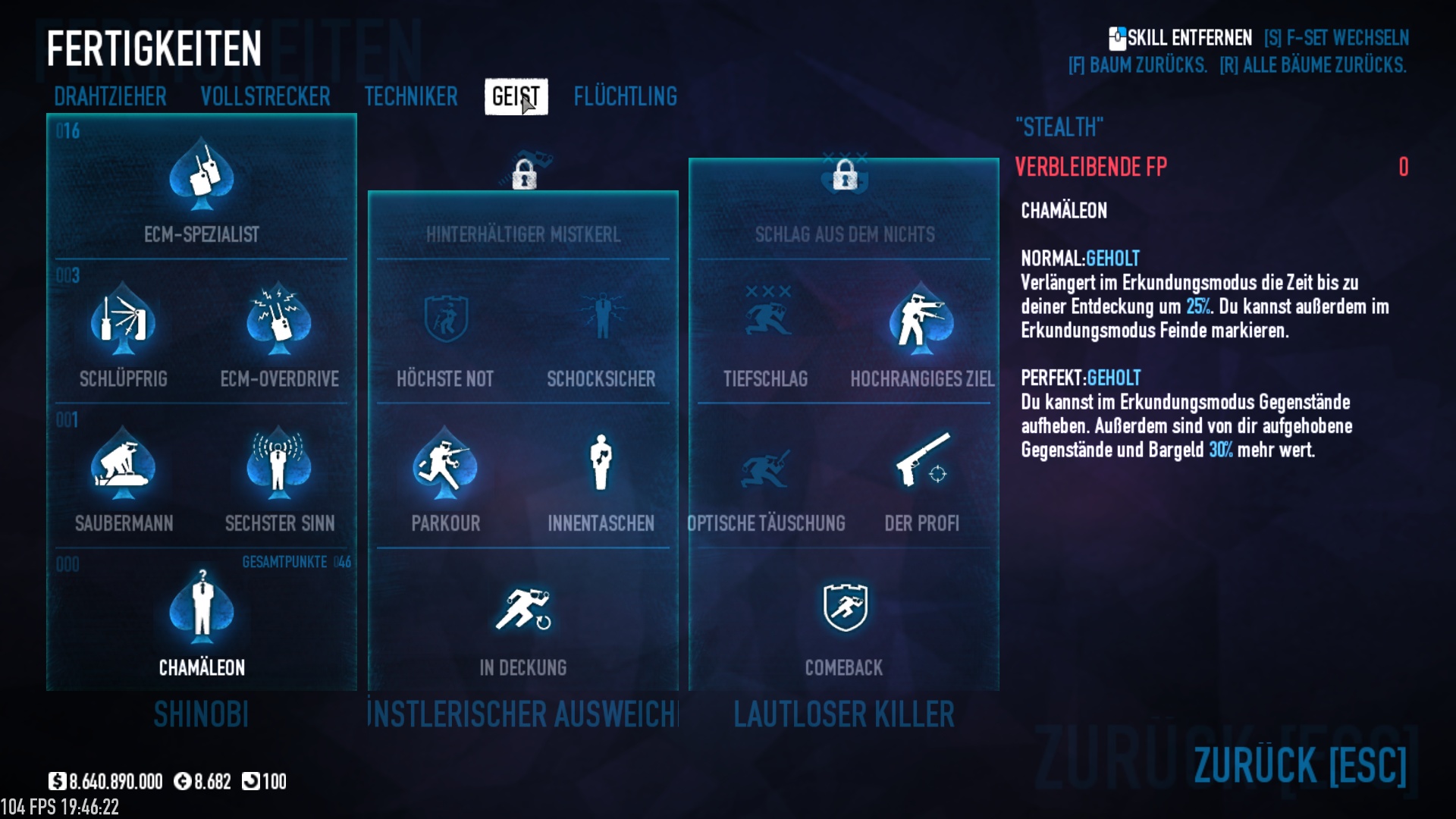Viewport: 1456px width, 819px height.
Task: Open the Vollstrecker skill tab
Action: (265, 97)
